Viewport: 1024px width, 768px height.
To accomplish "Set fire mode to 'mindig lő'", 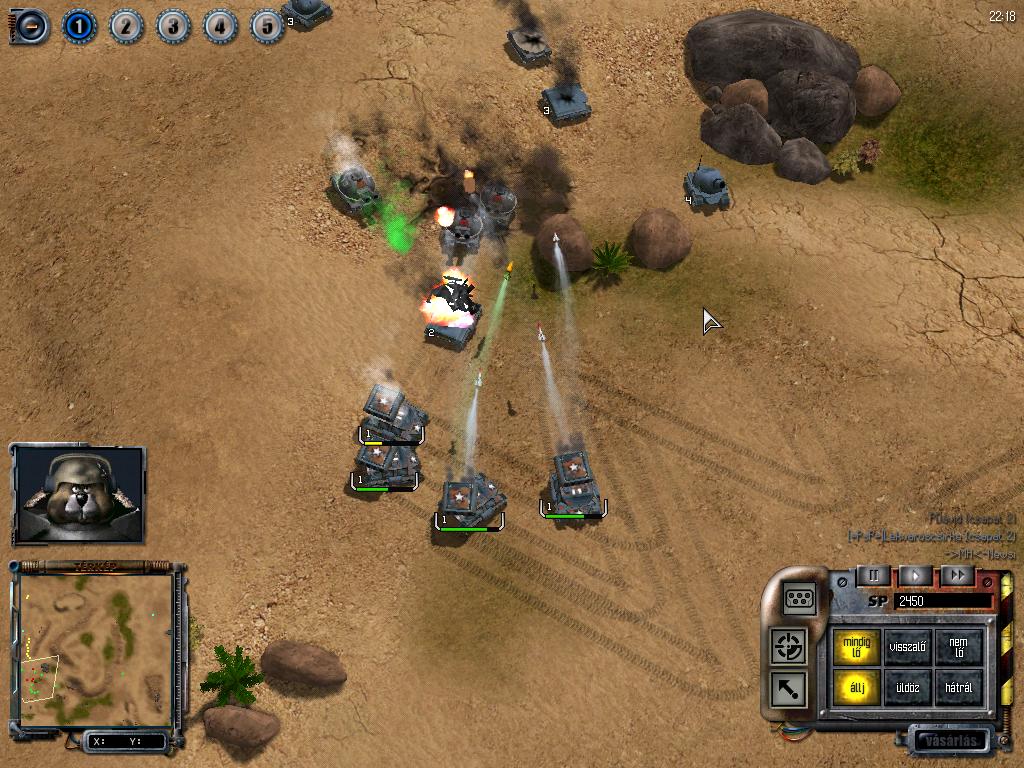I will (x=857, y=646).
